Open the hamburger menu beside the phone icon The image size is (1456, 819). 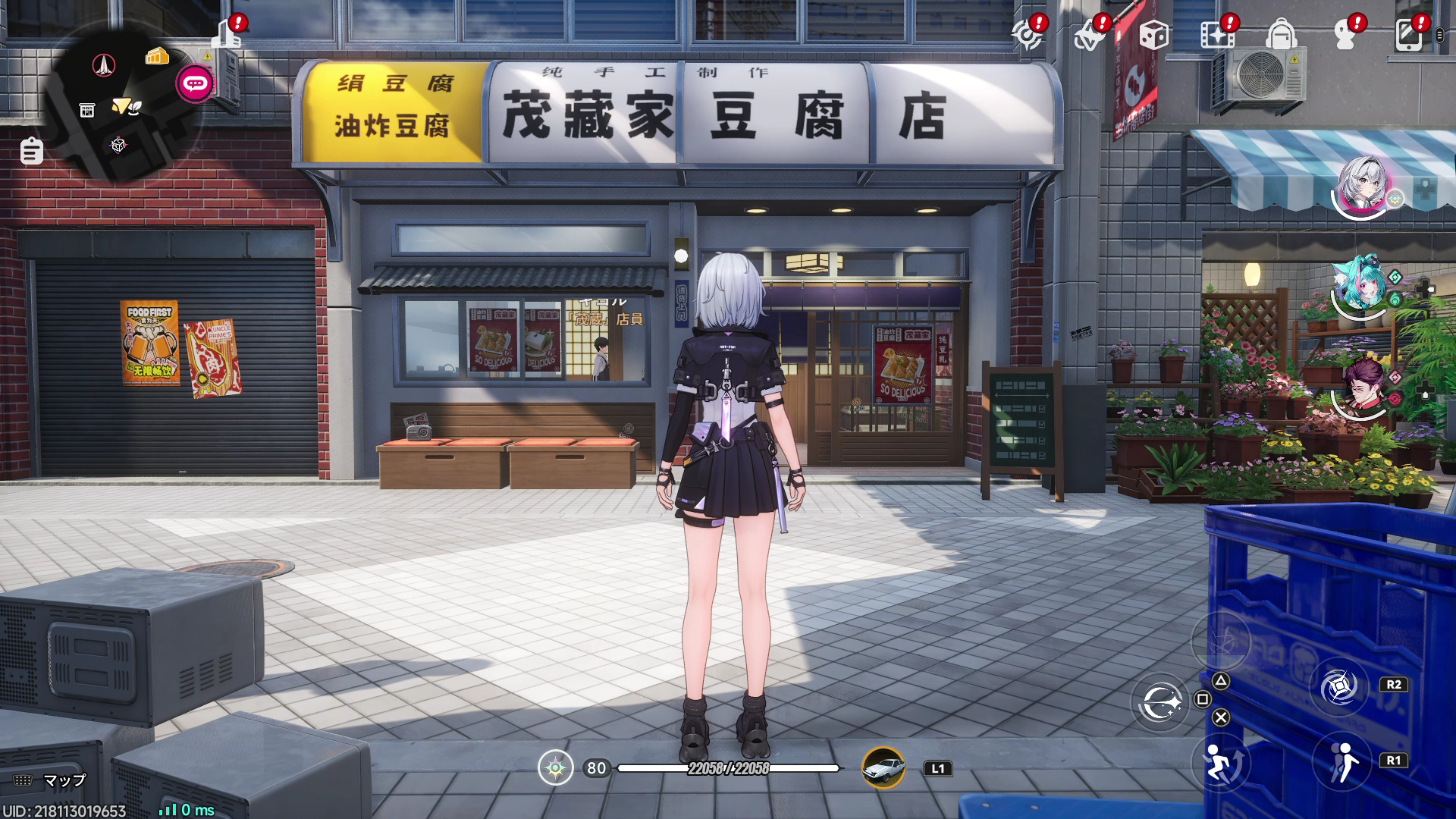1438,34
